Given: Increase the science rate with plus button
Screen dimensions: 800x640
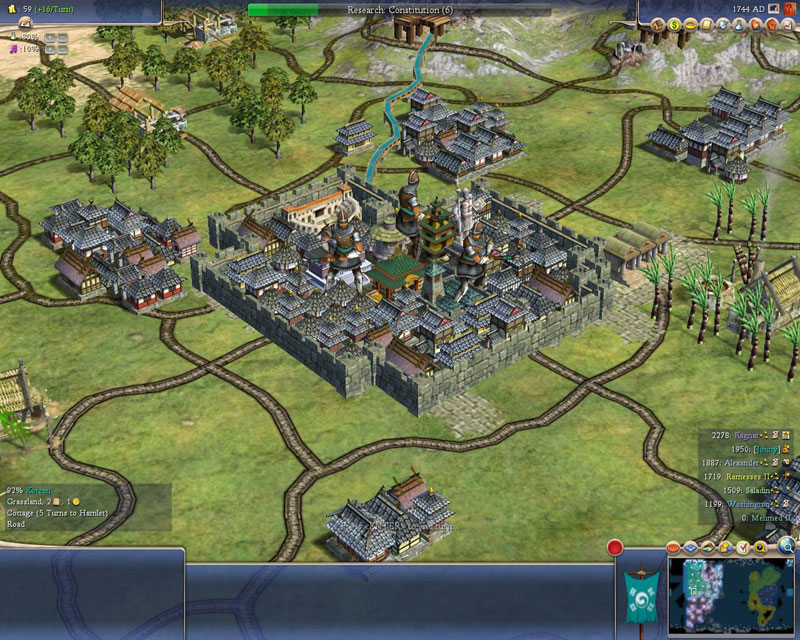Looking at the screenshot, I should 49,37.
